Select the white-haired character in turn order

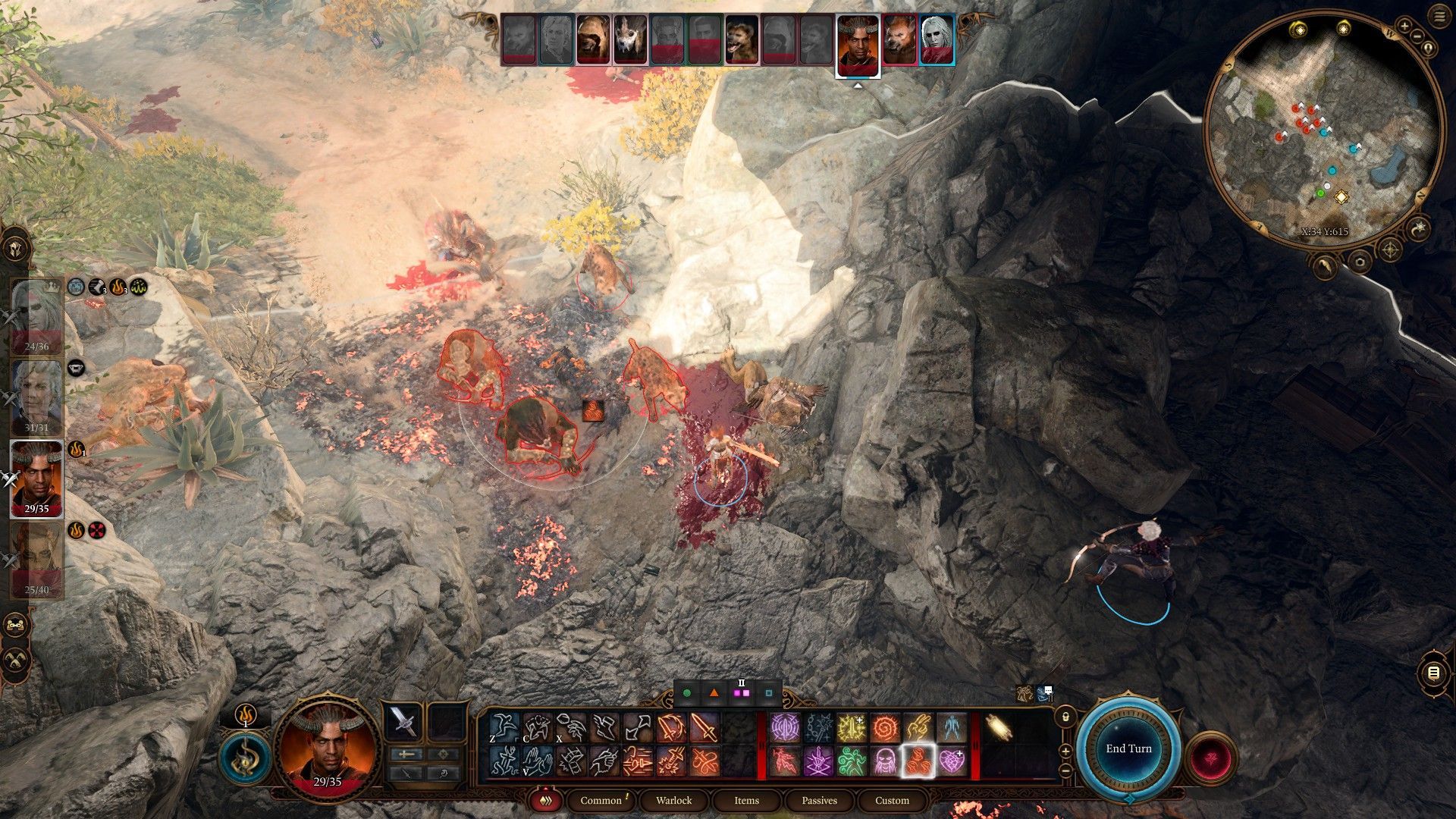click(937, 39)
